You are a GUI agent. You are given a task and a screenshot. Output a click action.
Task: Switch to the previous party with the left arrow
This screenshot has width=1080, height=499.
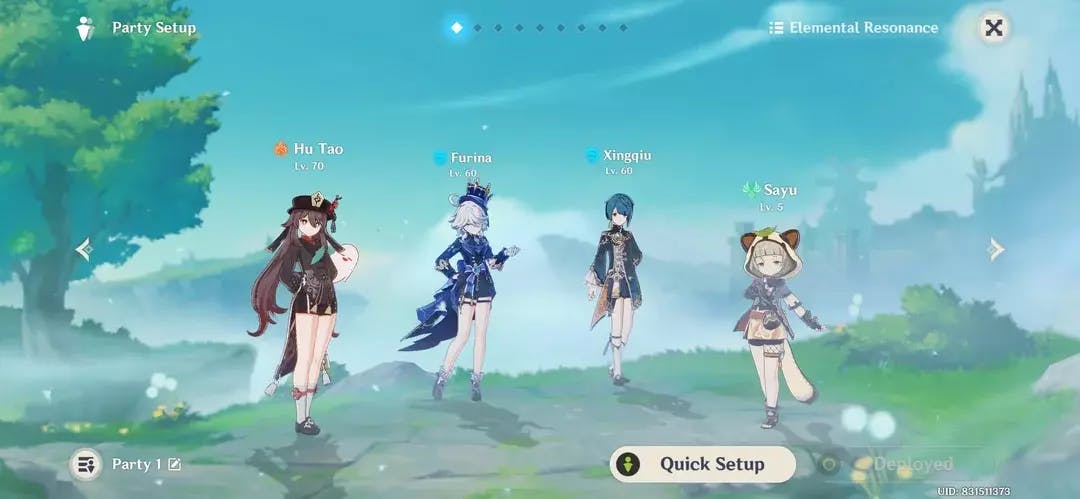click(x=84, y=248)
